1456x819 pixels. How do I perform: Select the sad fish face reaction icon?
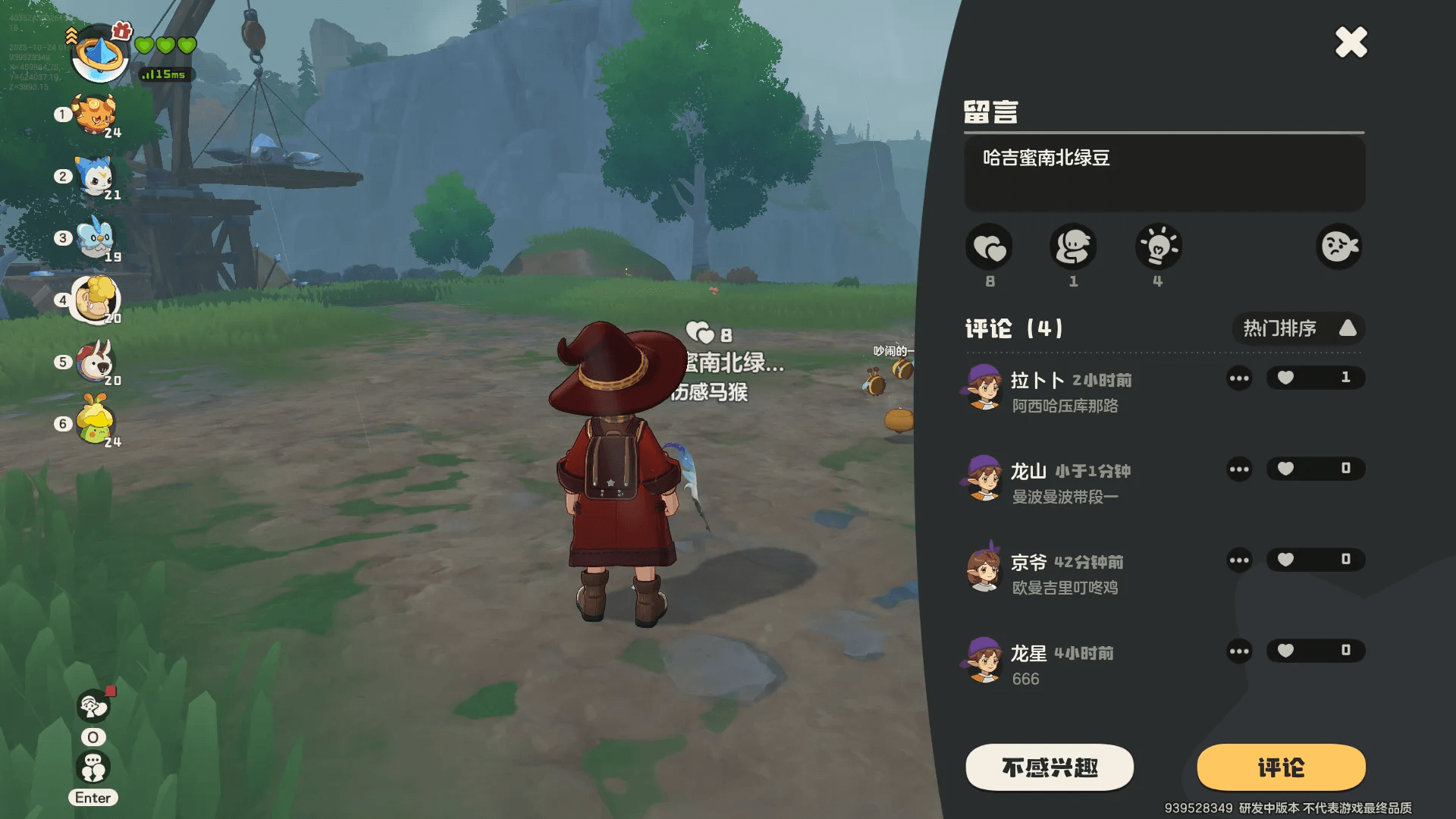point(1338,248)
